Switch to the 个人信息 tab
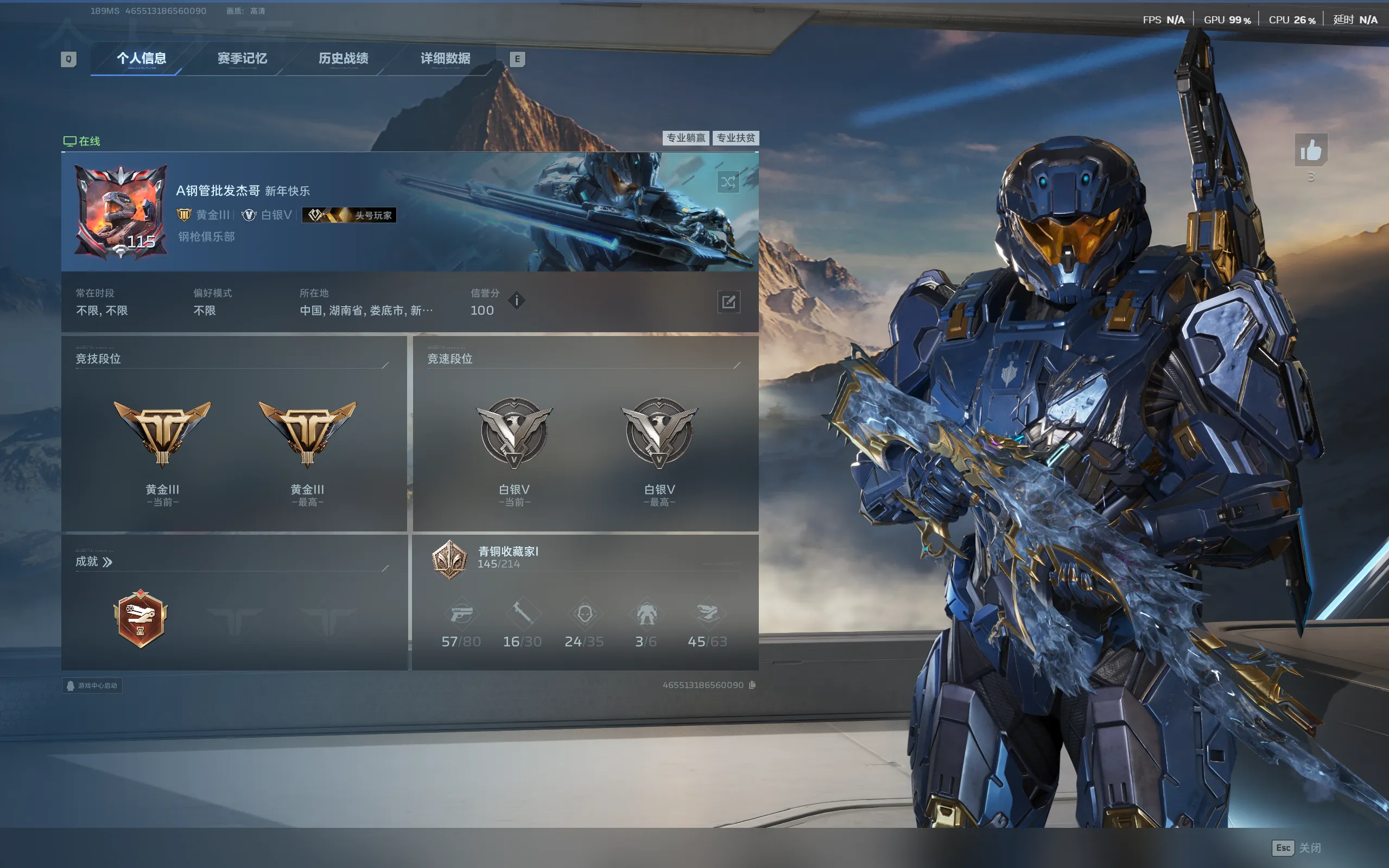This screenshot has width=1389, height=868. (x=141, y=59)
